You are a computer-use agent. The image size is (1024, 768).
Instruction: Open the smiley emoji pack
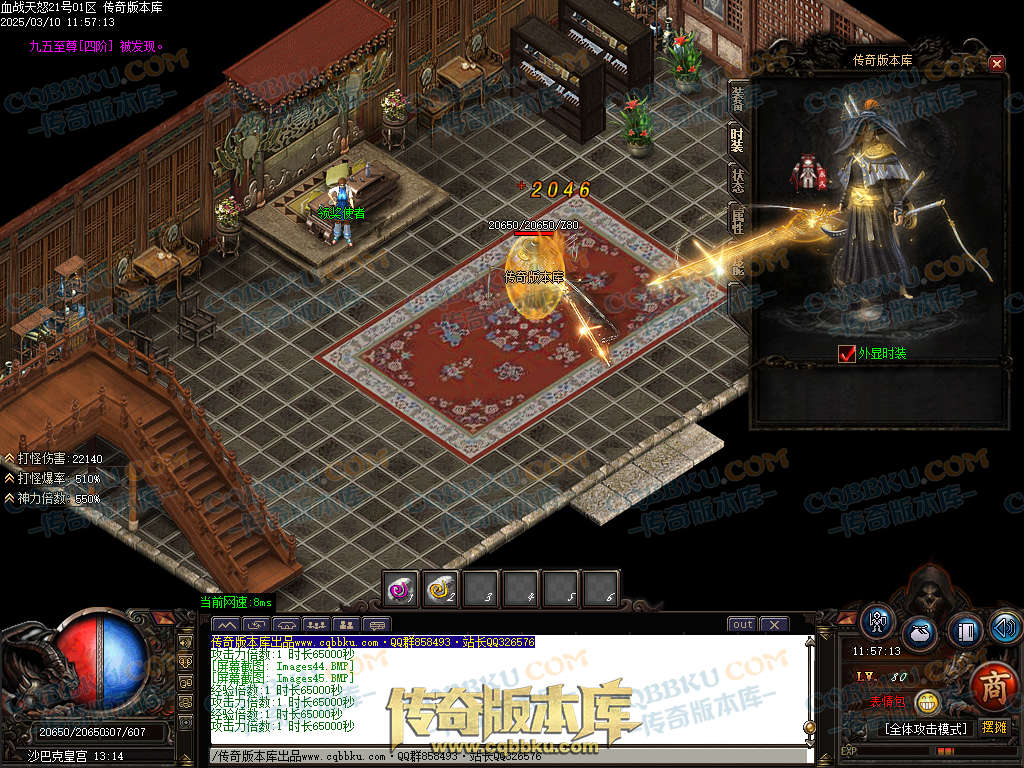click(927, 701)
